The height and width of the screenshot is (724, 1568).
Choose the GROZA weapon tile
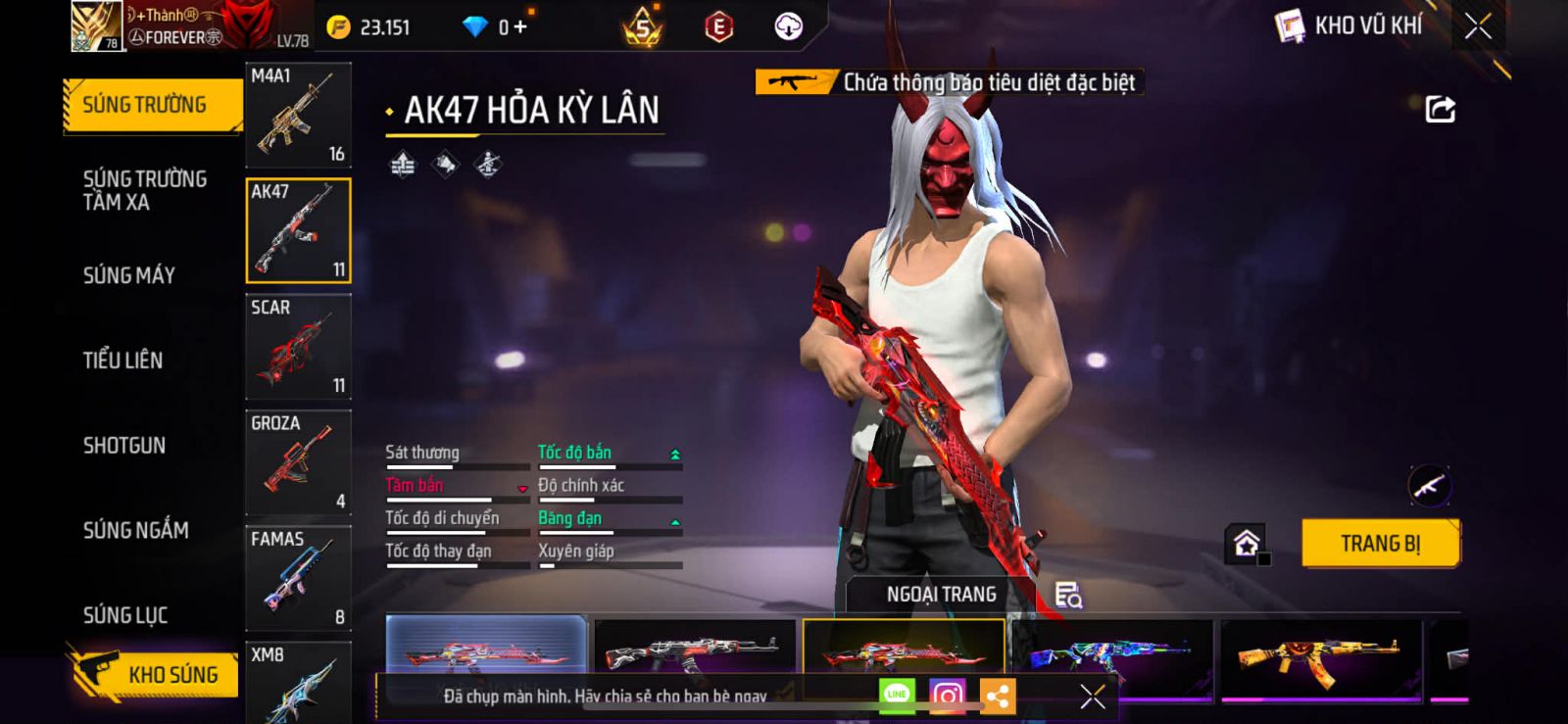(x=298, y=462)
